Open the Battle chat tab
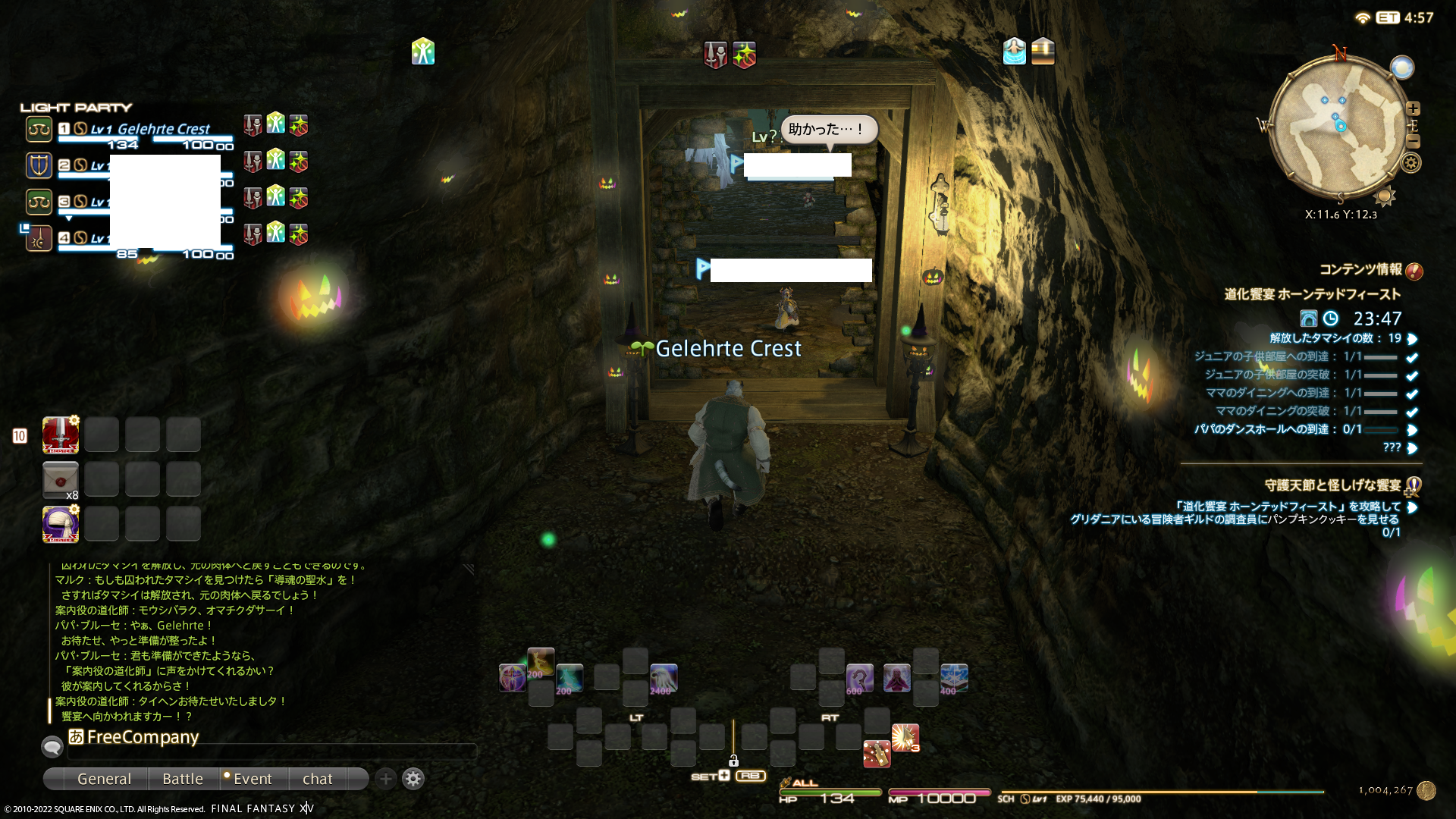Viewport: 1456px width, 819px height. [x=183, y=779]
